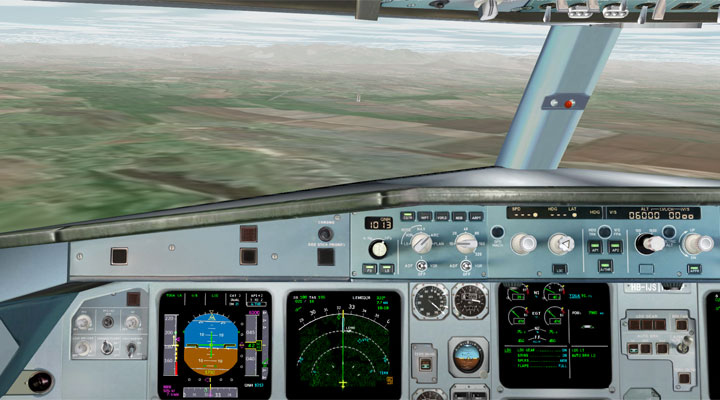Click the heading selector knob

pyautogui.click(x=561, y=243)
